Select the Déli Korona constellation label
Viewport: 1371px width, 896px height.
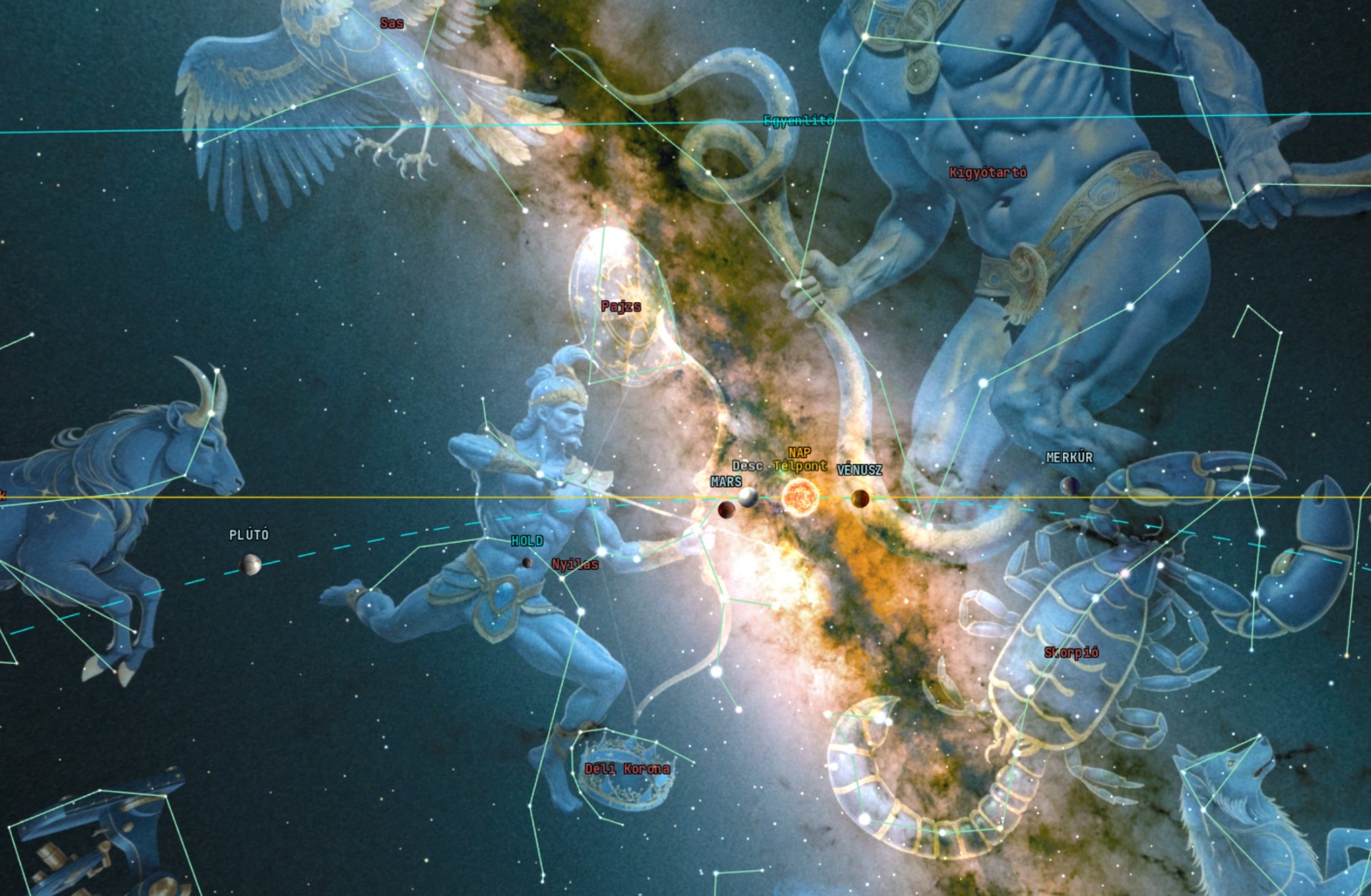(x=627, y=769)
